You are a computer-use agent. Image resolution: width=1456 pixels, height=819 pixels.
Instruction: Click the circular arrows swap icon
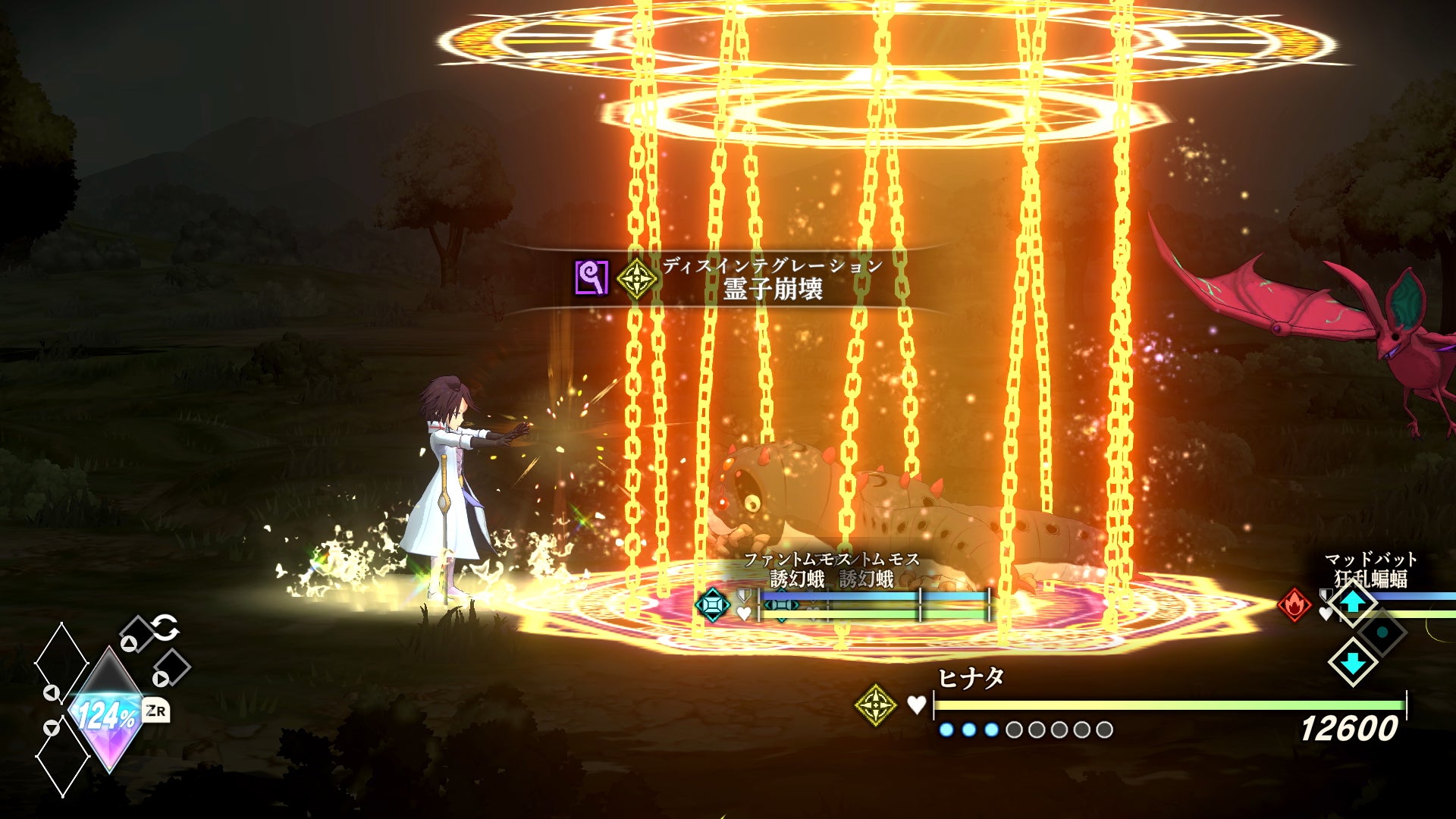pos(165,628)
